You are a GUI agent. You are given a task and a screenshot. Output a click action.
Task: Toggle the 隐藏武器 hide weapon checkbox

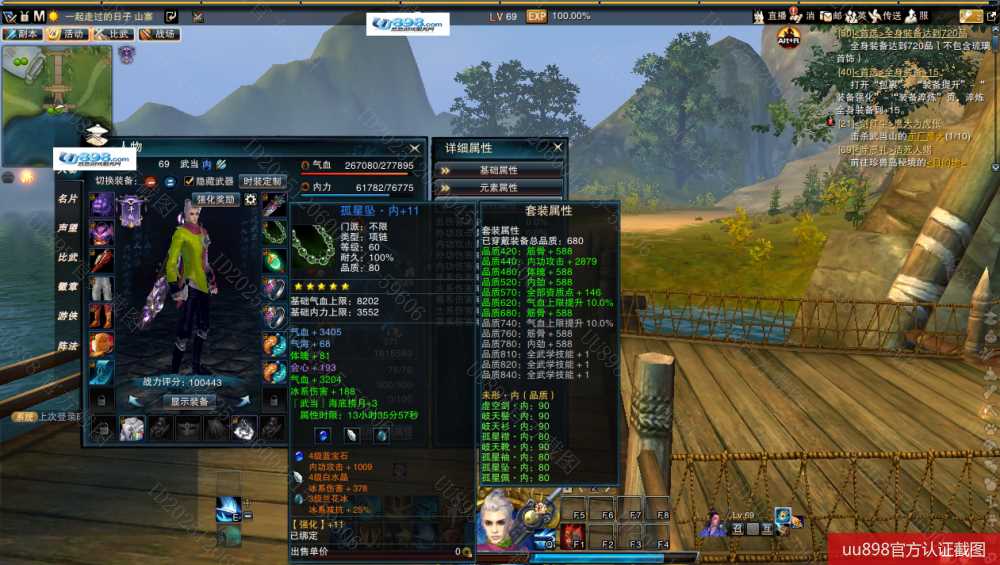point(190,181)
